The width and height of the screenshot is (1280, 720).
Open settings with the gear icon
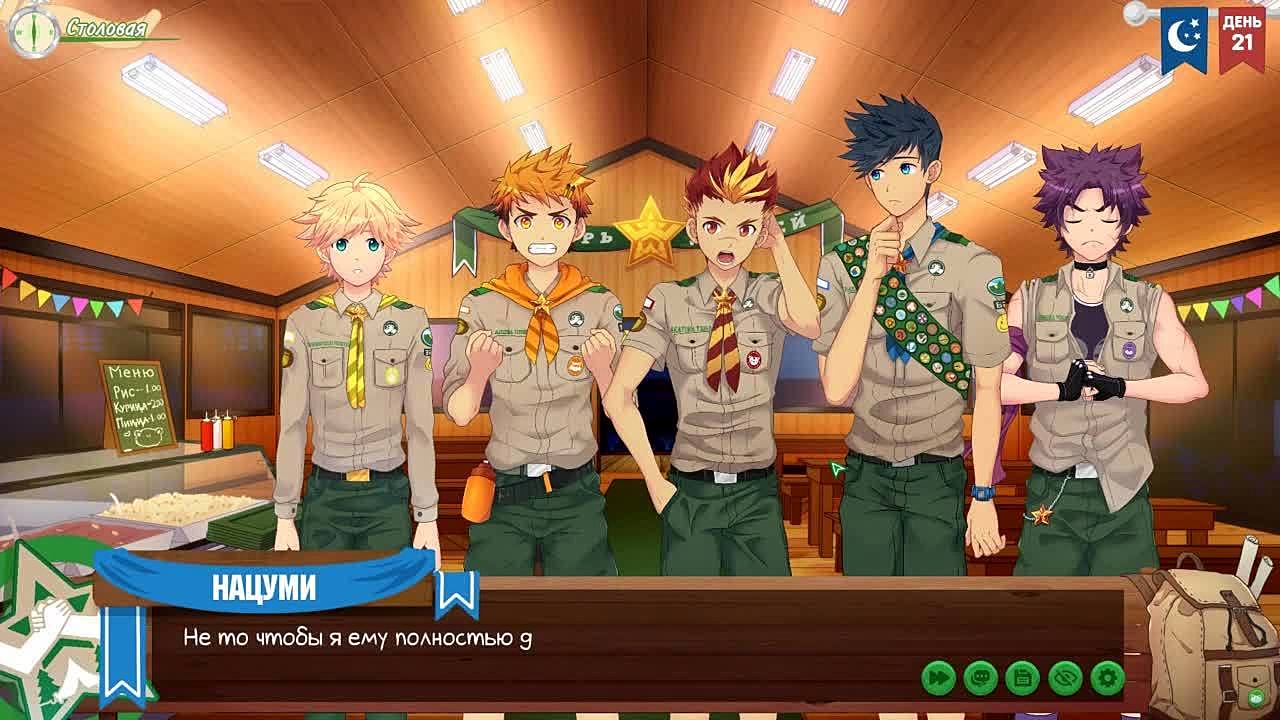click(x=1107, y=678)
